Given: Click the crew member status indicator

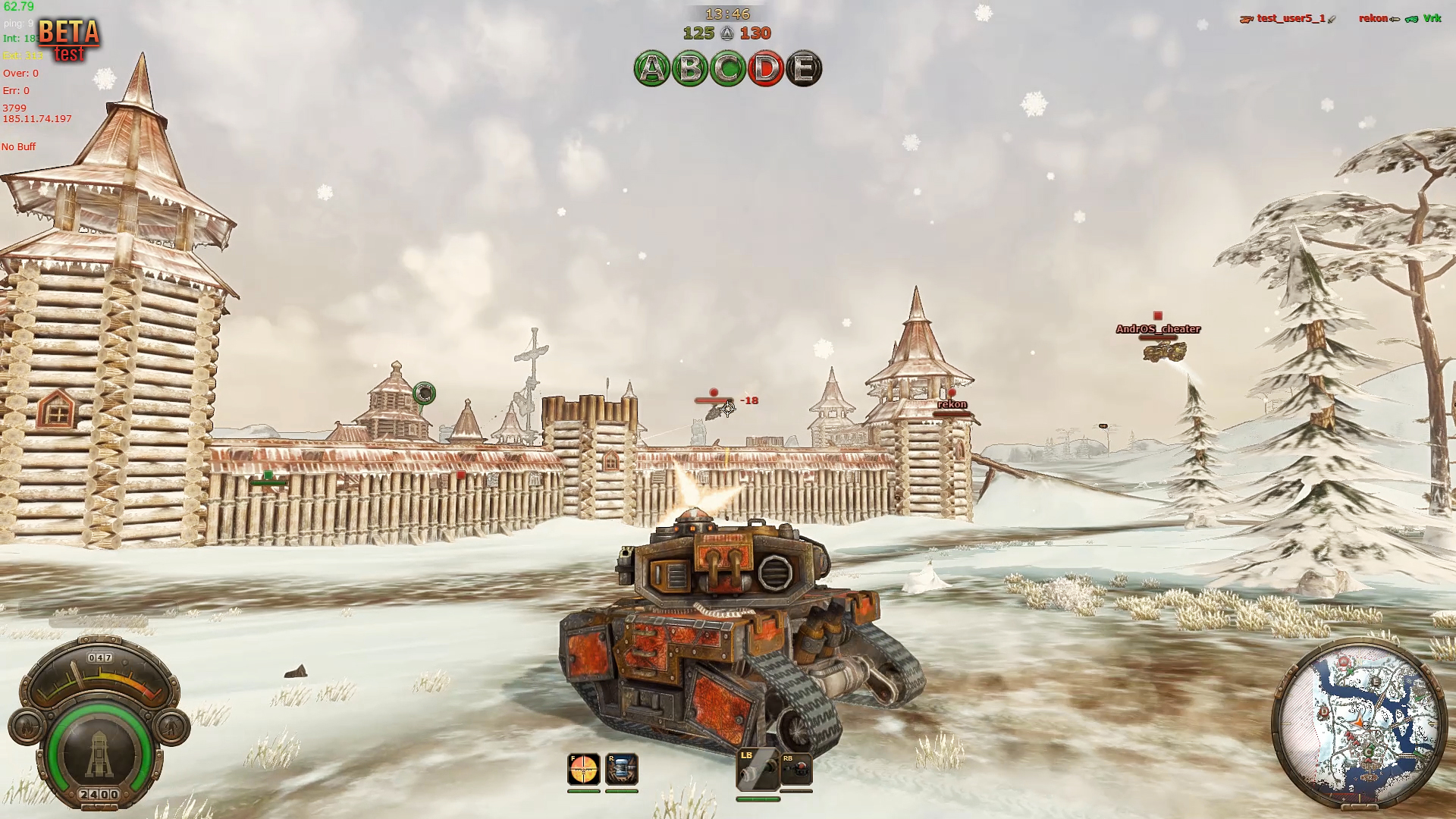Looking at the screenshot, I should point(171,726).
